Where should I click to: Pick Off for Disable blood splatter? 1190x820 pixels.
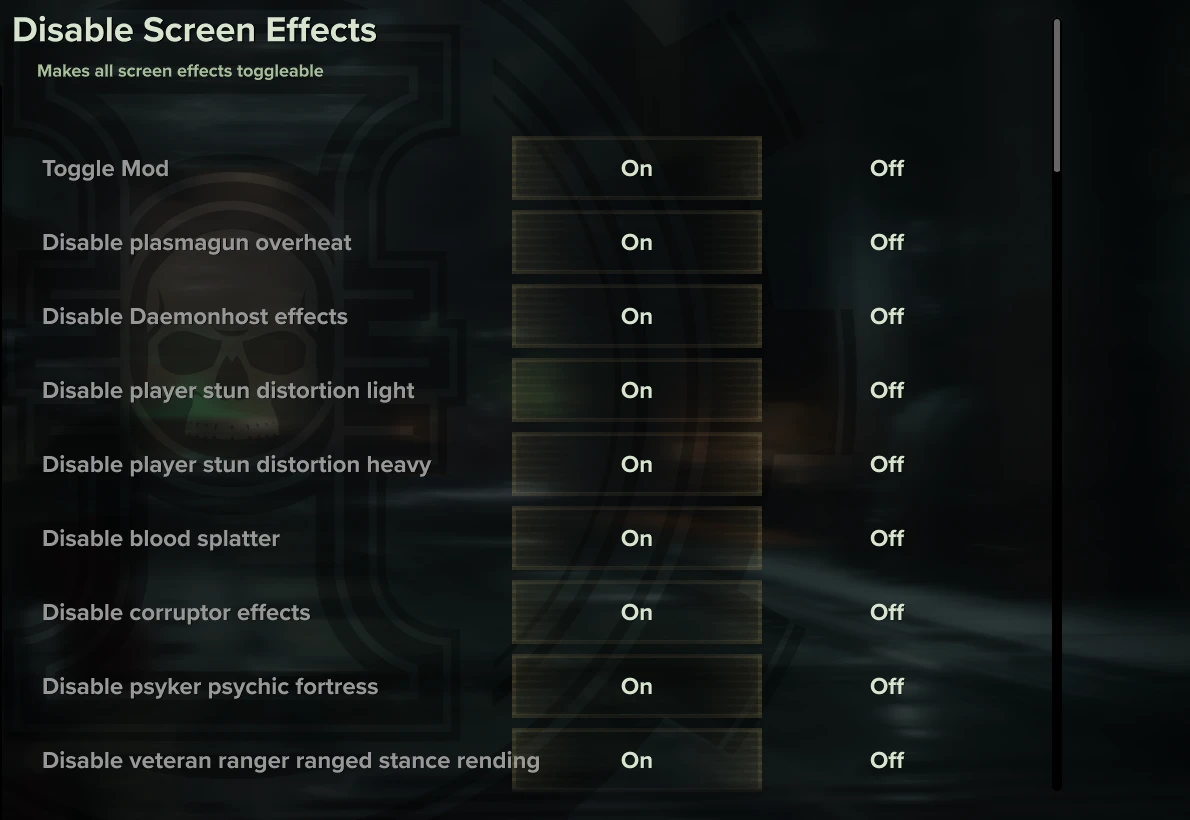tap(887, 538)
